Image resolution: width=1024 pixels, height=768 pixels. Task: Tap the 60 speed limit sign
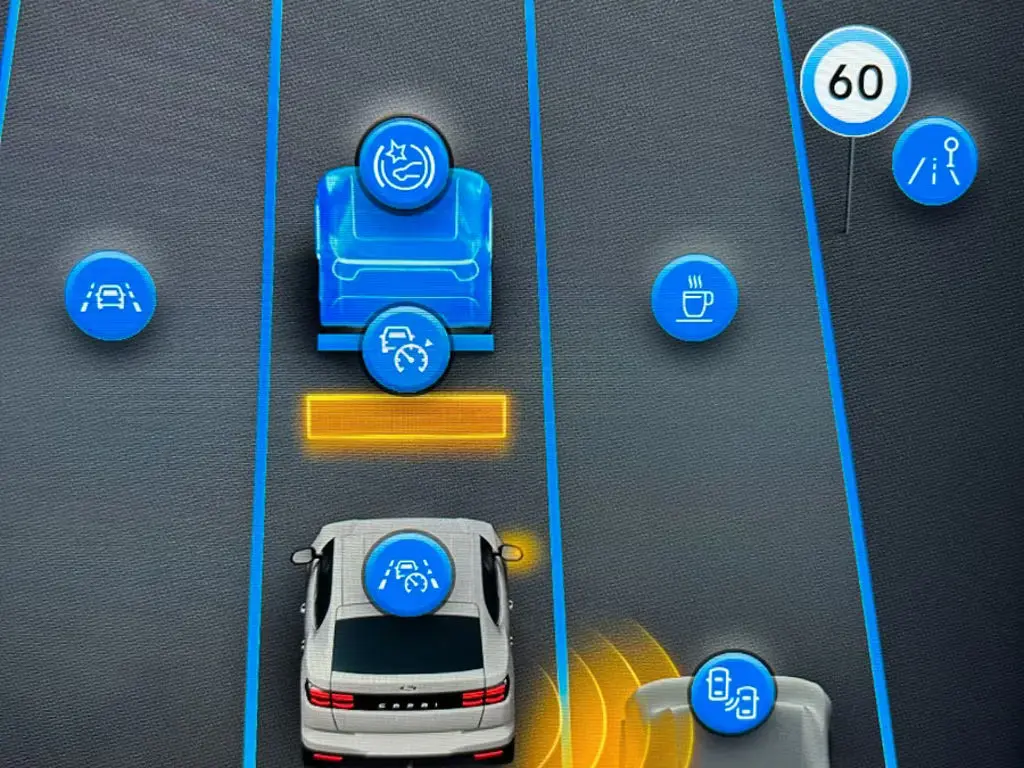point(856,82)
